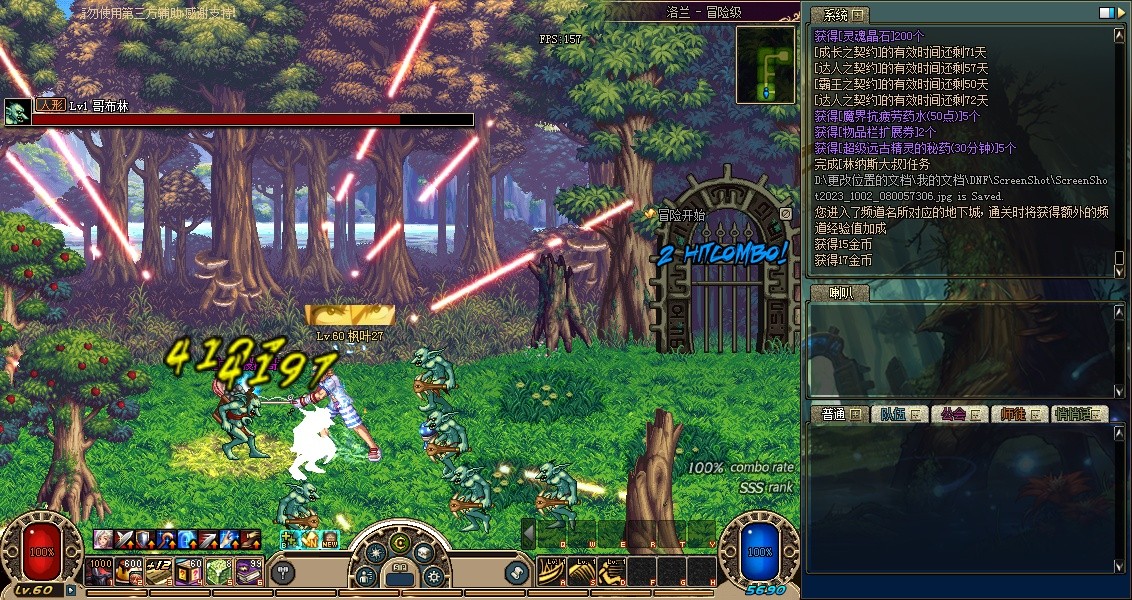Click the dungeon minimap
The image size is (1132, 600).
click(766, 65)
